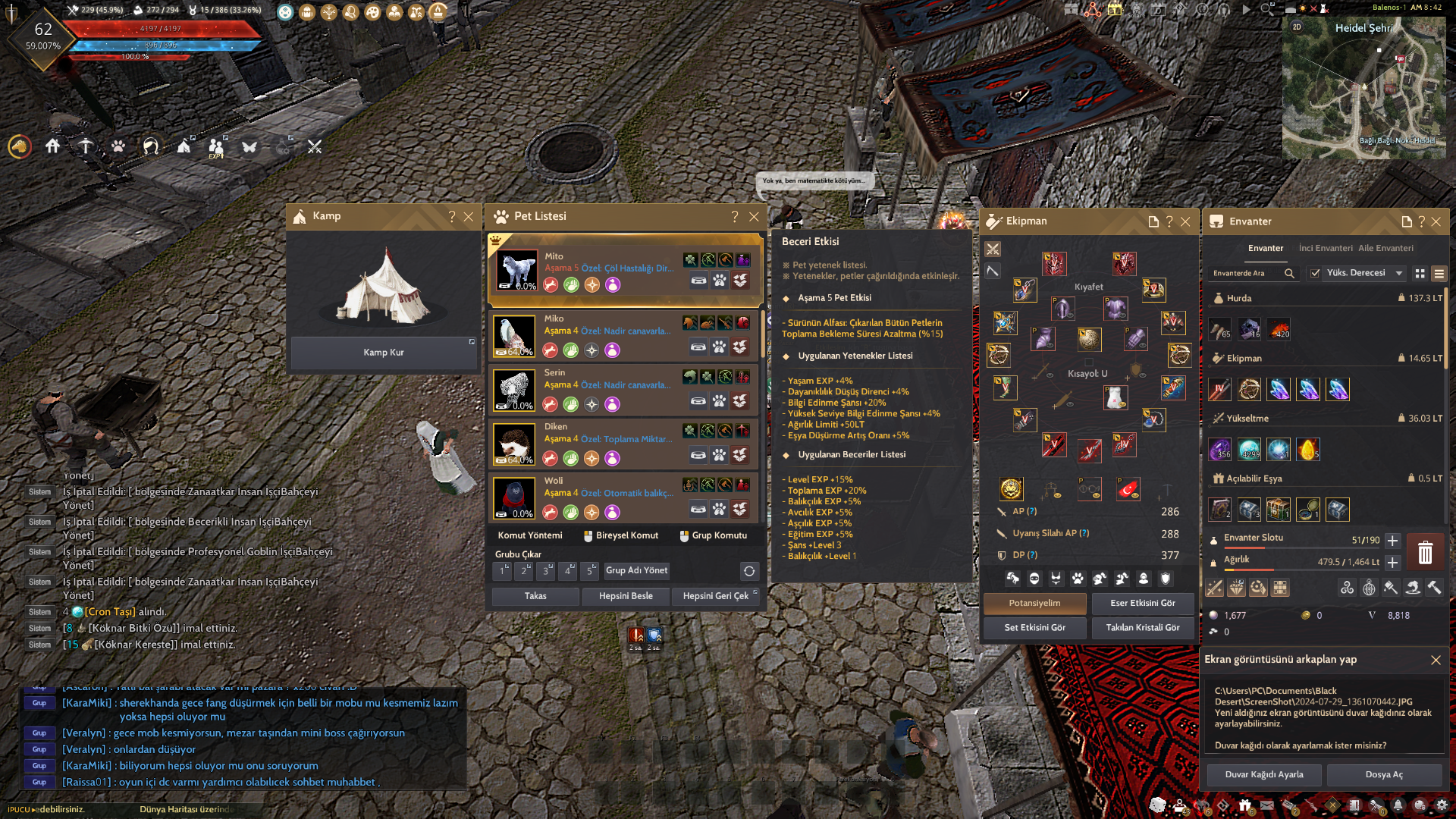Show Takılan Kristali Gör crystals
Image resolution: width=1456 pixels, height=819 pixels.
click(x=1142, y=627)
